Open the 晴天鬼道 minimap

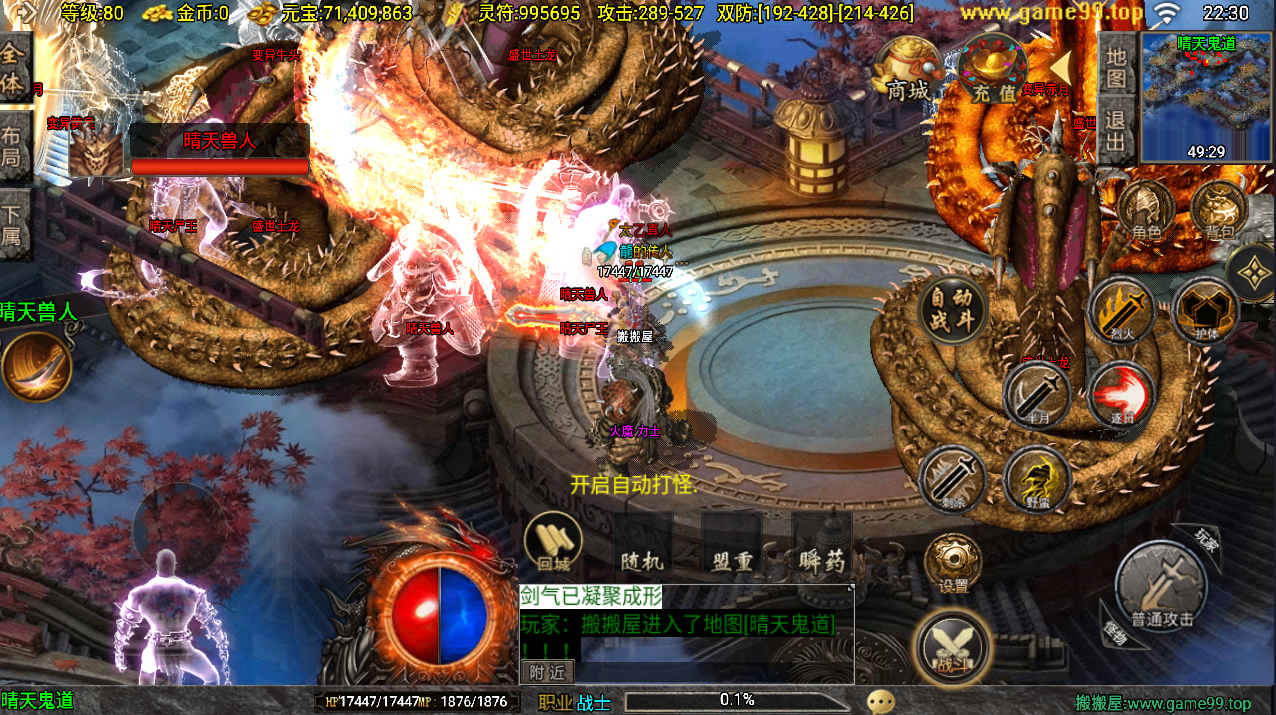pyautogui.click(x=1206, y=97)
